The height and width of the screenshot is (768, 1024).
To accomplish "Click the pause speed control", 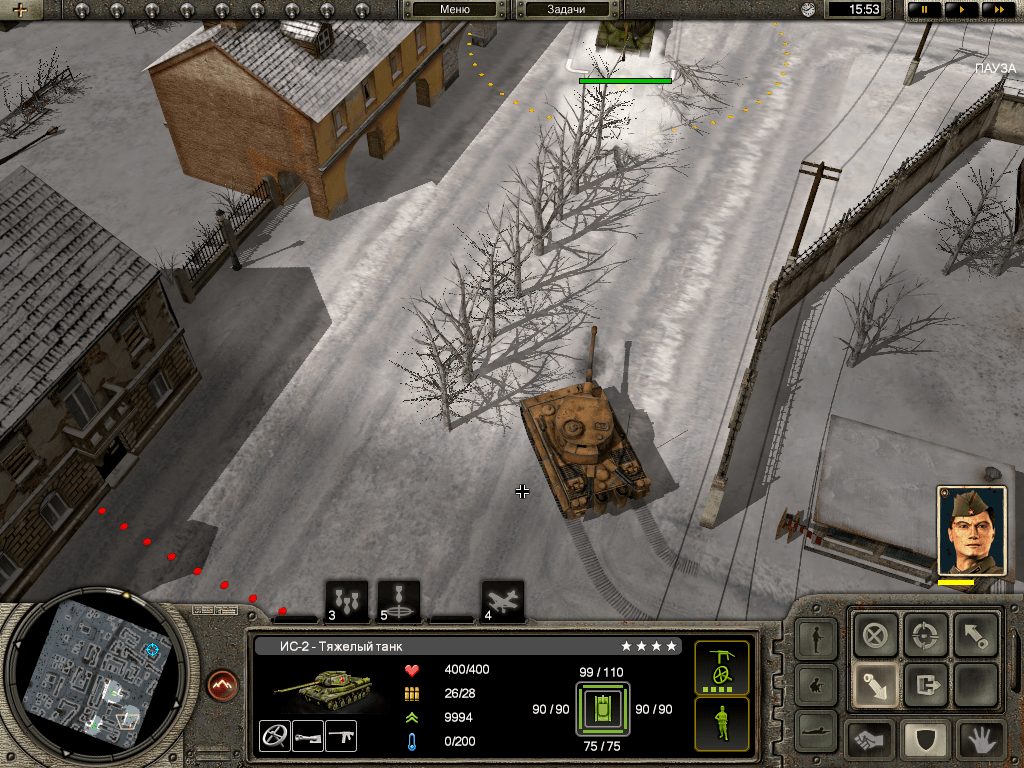I will point(925,9).
